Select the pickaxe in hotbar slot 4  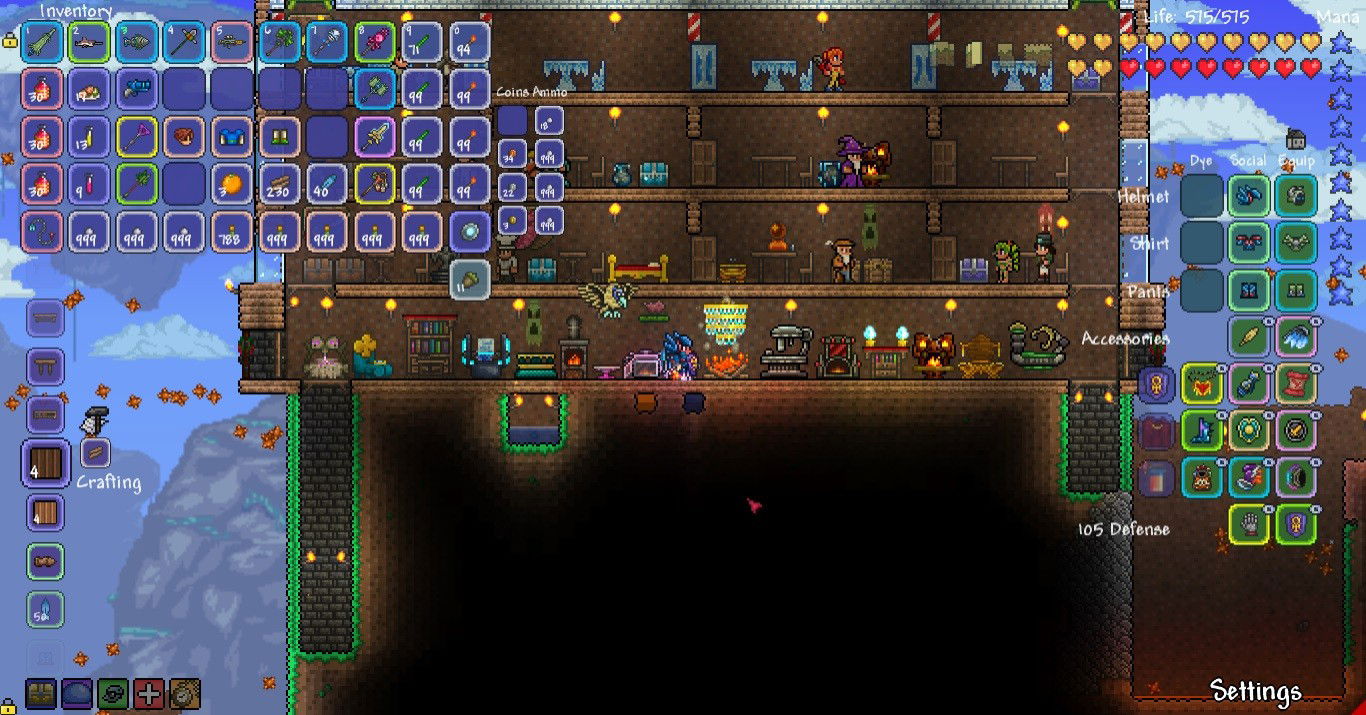tap(185, 42)
